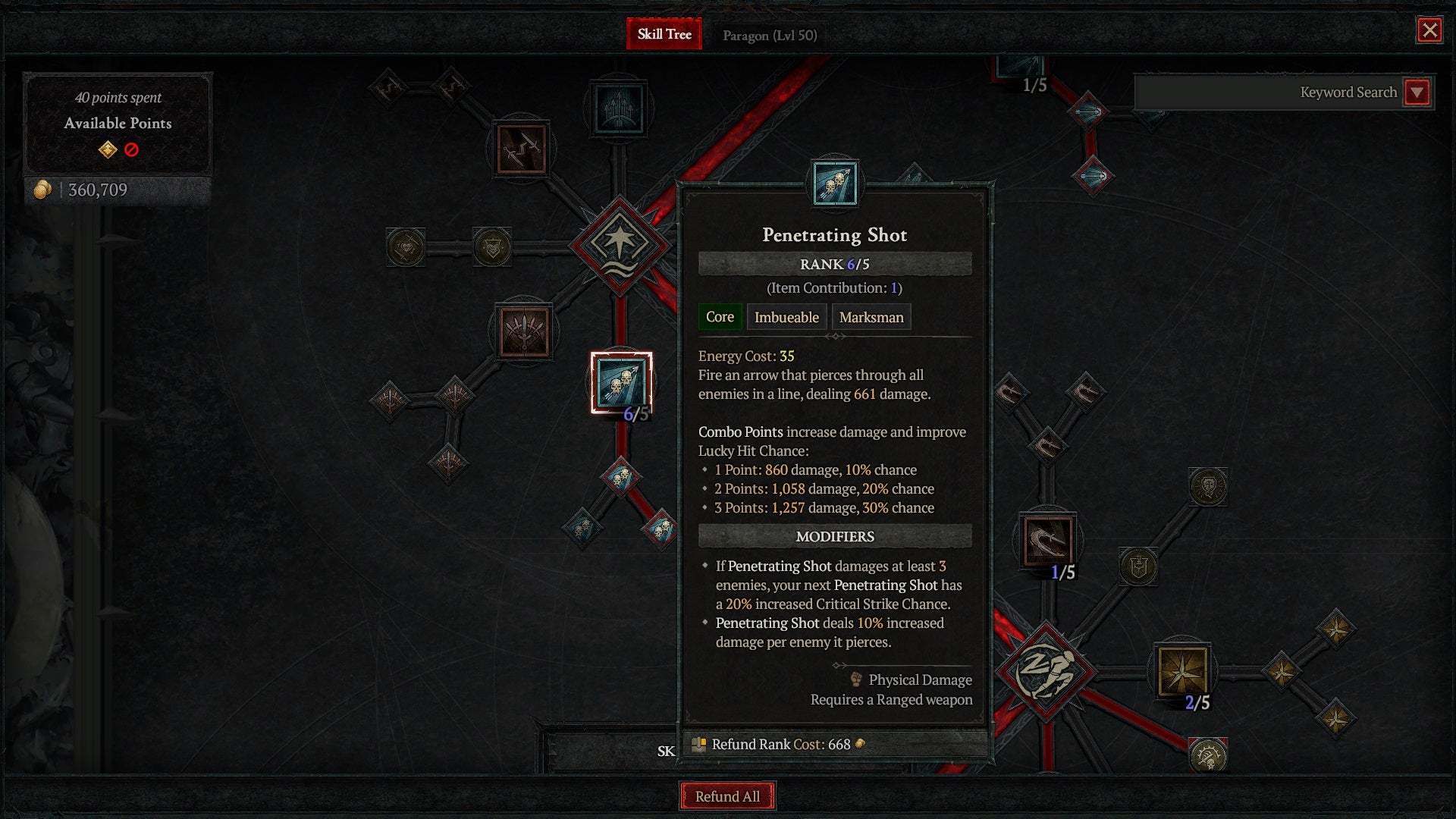
Task: Close the skill tree window
Action: tap(1429, 31)
